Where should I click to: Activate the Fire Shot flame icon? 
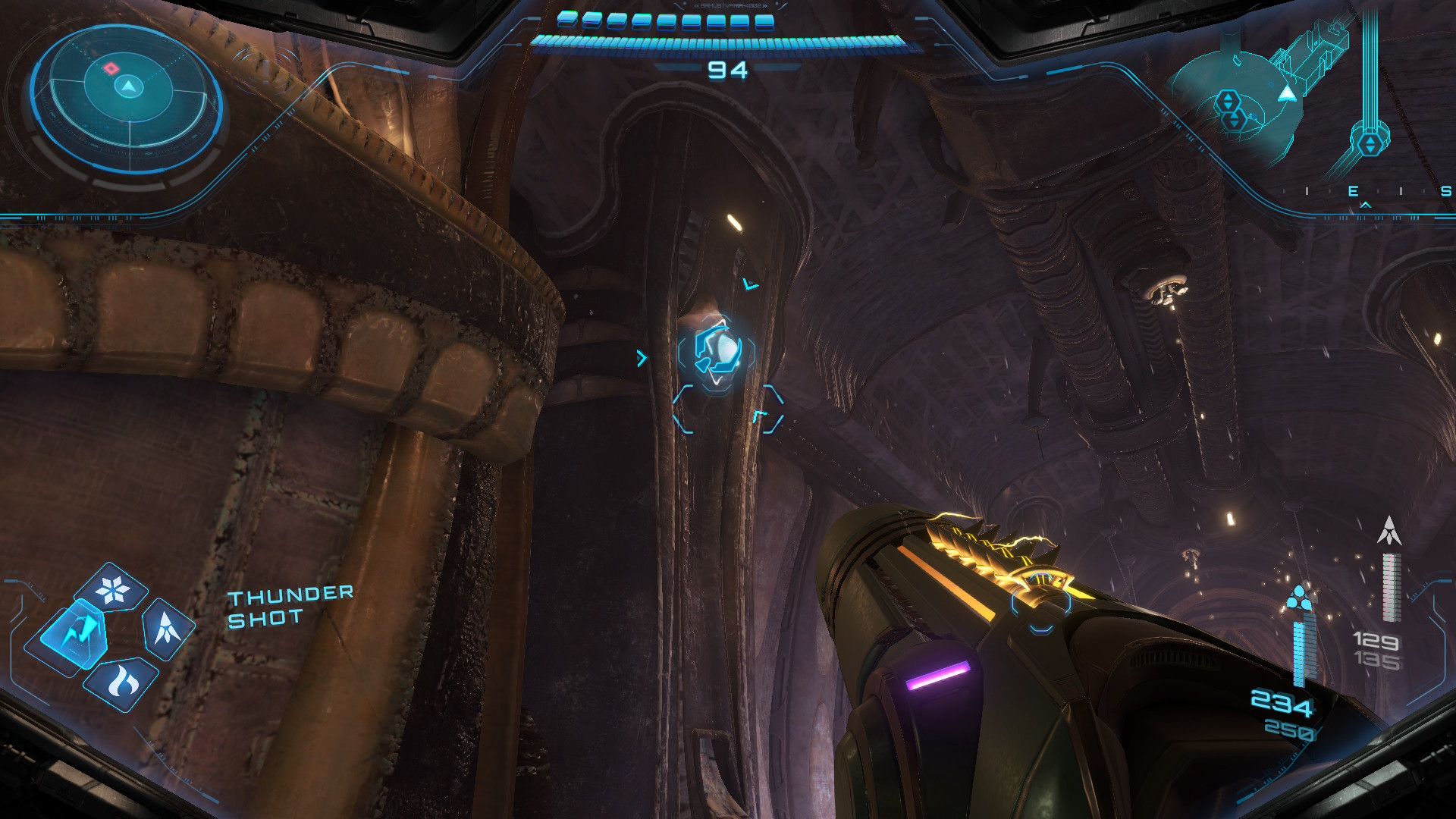123,684
